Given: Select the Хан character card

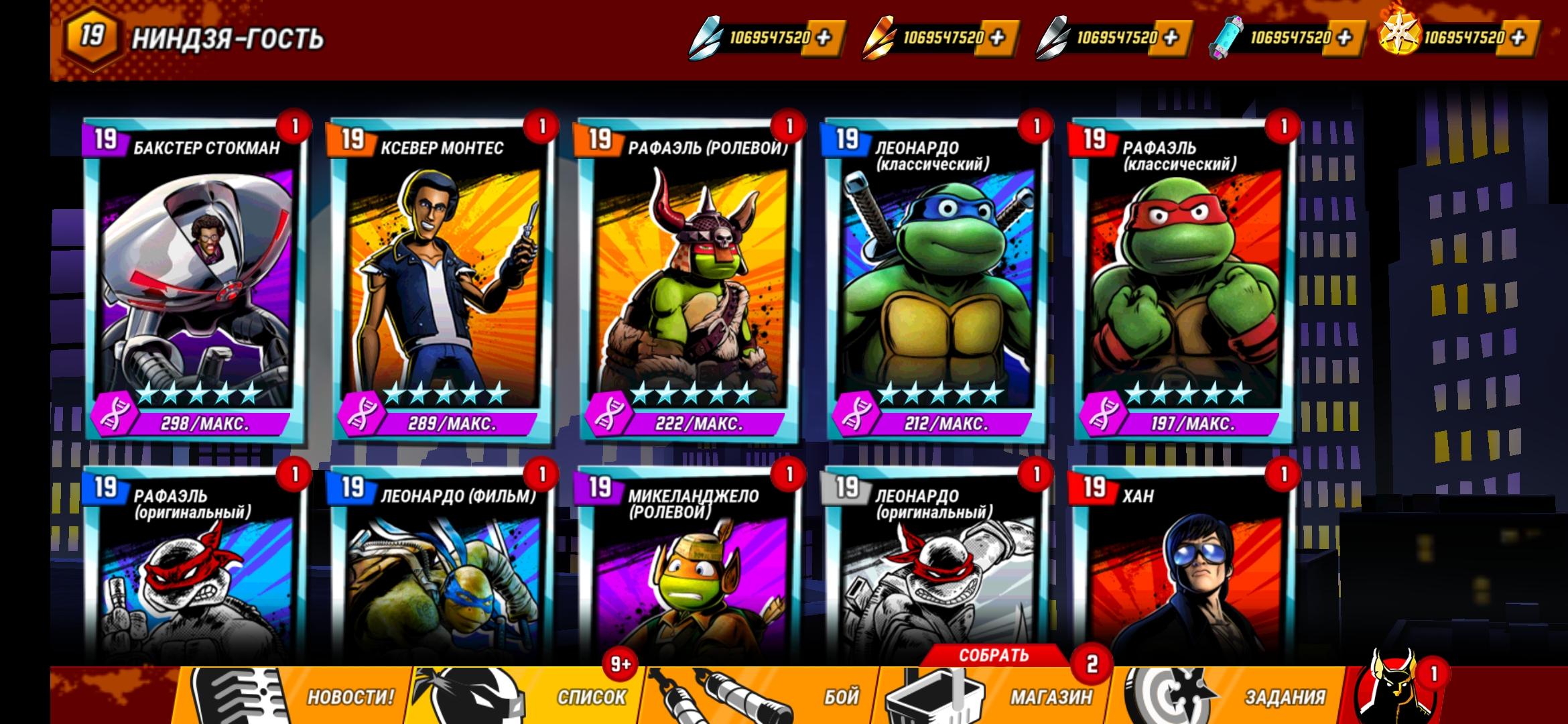Looking at the screenshot, I should coord(1183,577).
